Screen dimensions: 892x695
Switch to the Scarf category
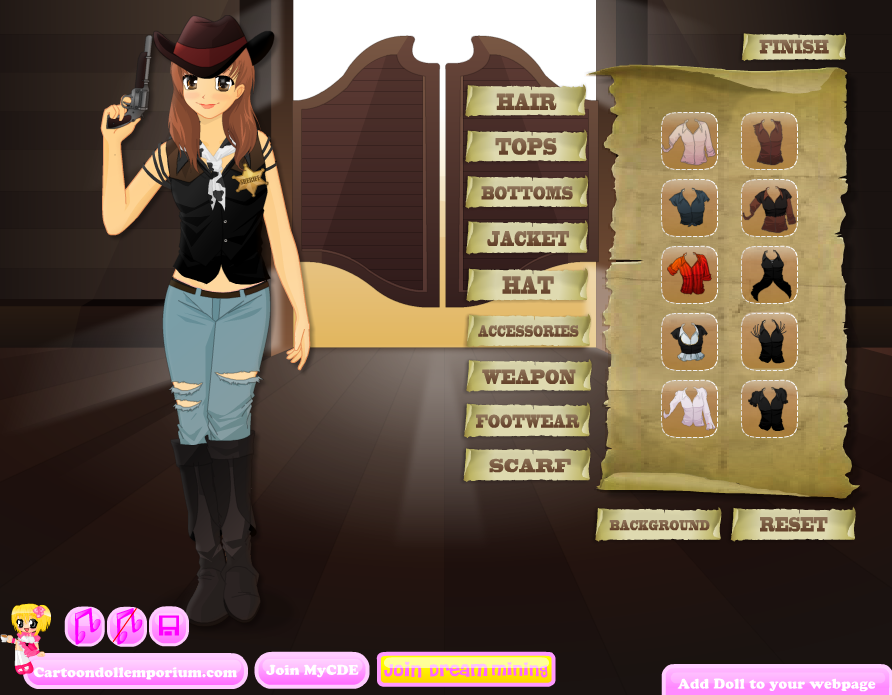click(x=528, y=466)
